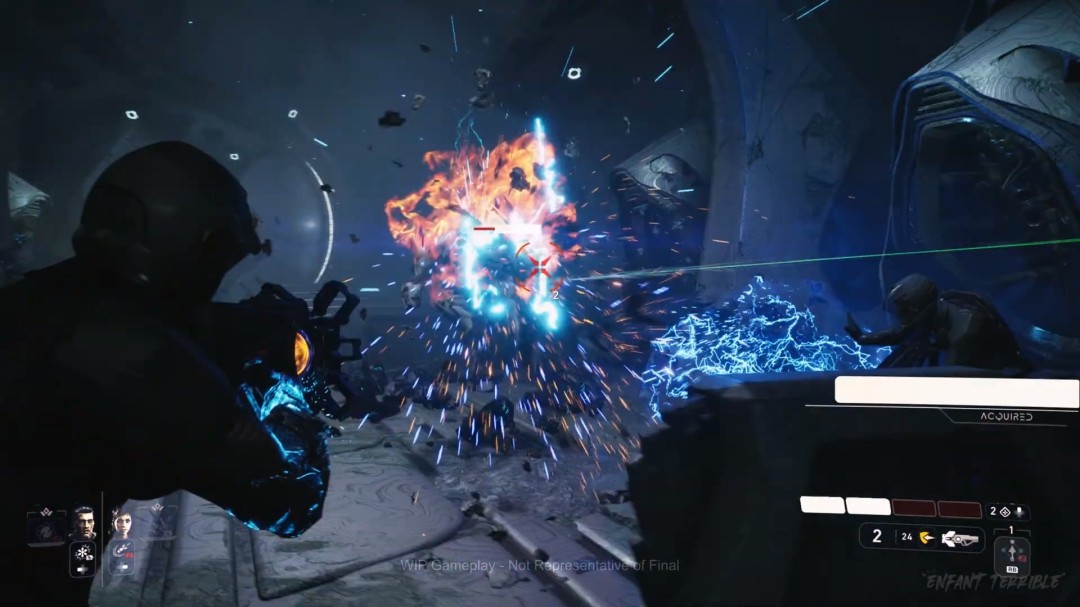Select the female squadmate portrait
The height and width of the screenshot is (607, 1080).
click(122, 523)
